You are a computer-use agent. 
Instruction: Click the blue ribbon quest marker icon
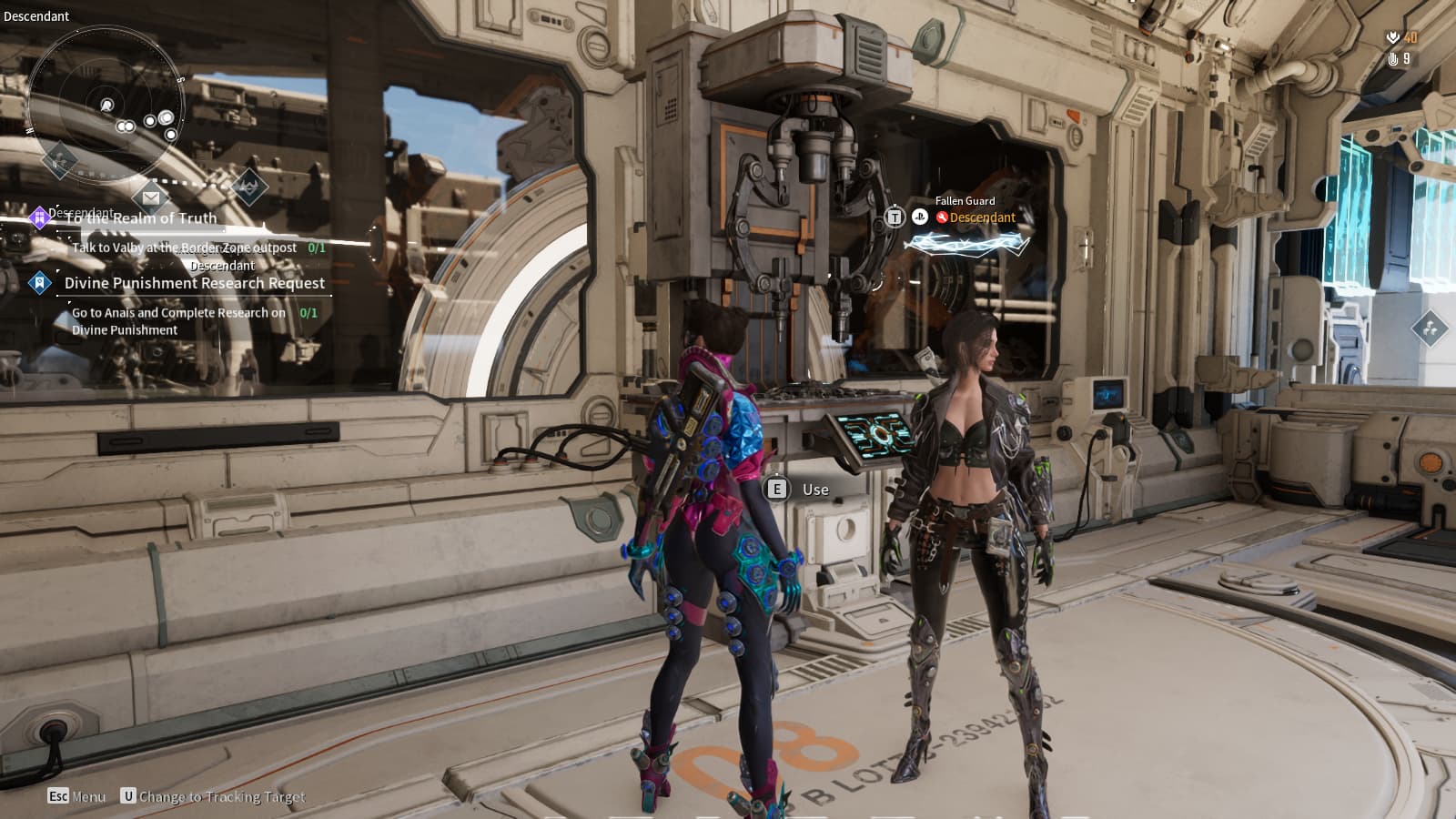coord(39,283)
